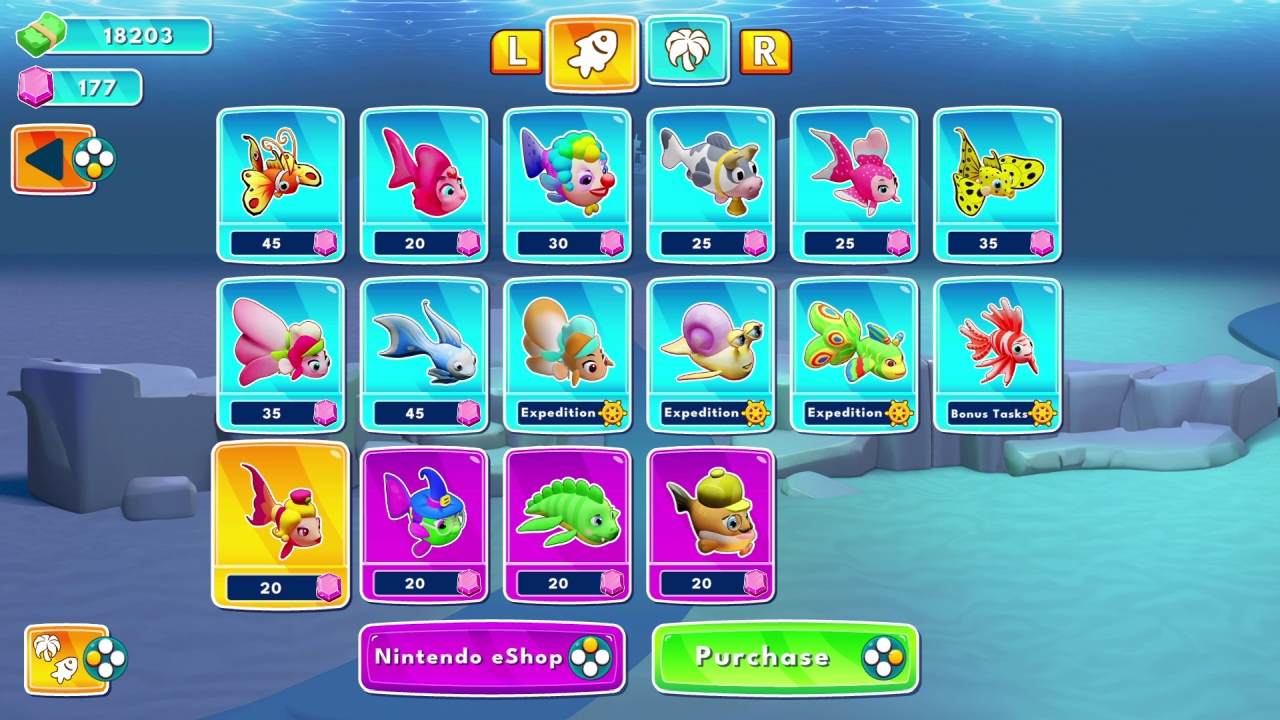
Task: Open the Nintendo eShop
Action: click(x=491, y=657)
